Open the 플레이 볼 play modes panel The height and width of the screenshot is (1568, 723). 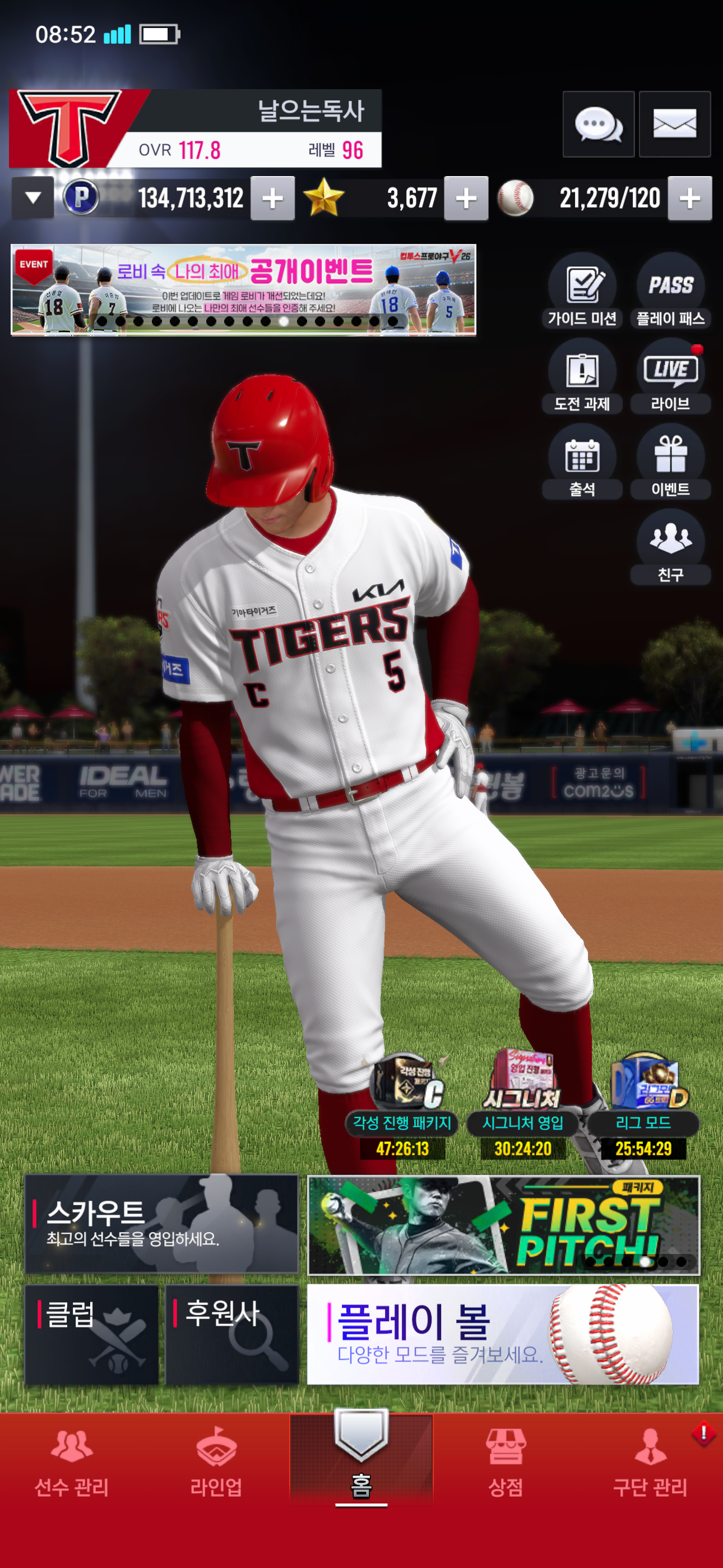pos(503,1334)
